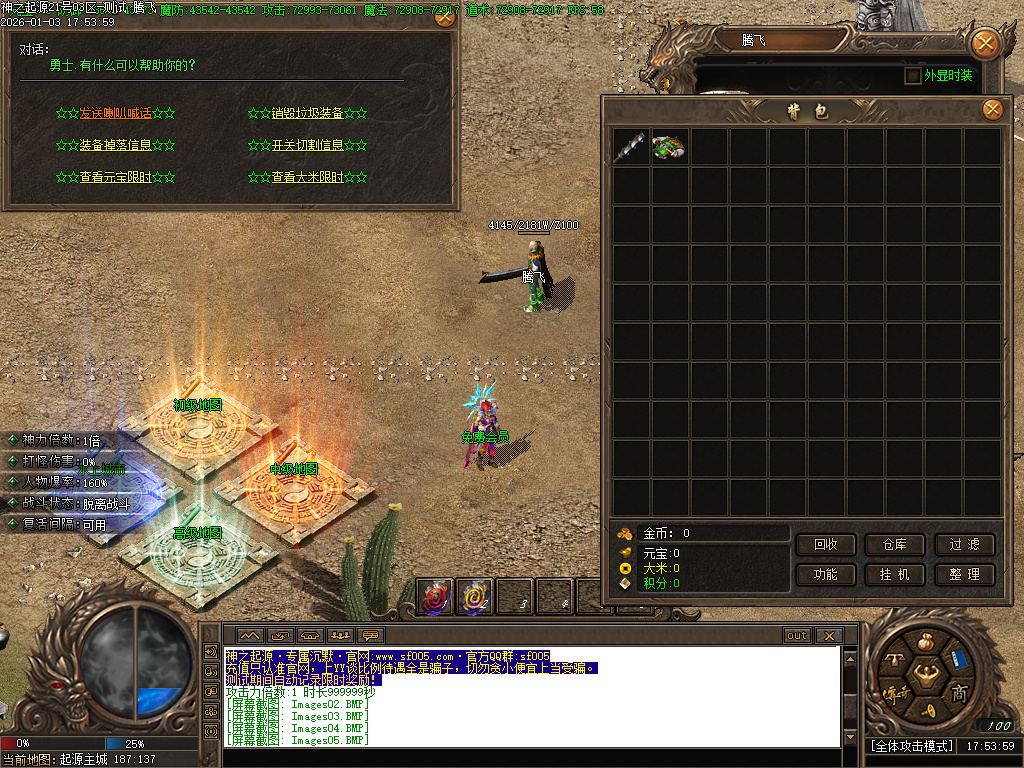The image size is (1024, 768).
Task: Choose 销毁垃圾装备 dialogue option
Action: click(307, 113)
